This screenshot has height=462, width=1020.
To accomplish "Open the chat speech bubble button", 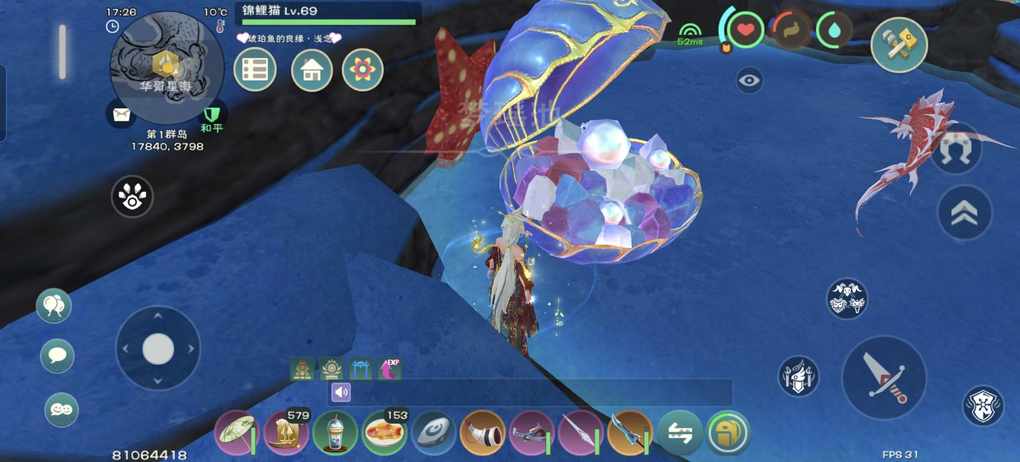I will click(57, 356).
